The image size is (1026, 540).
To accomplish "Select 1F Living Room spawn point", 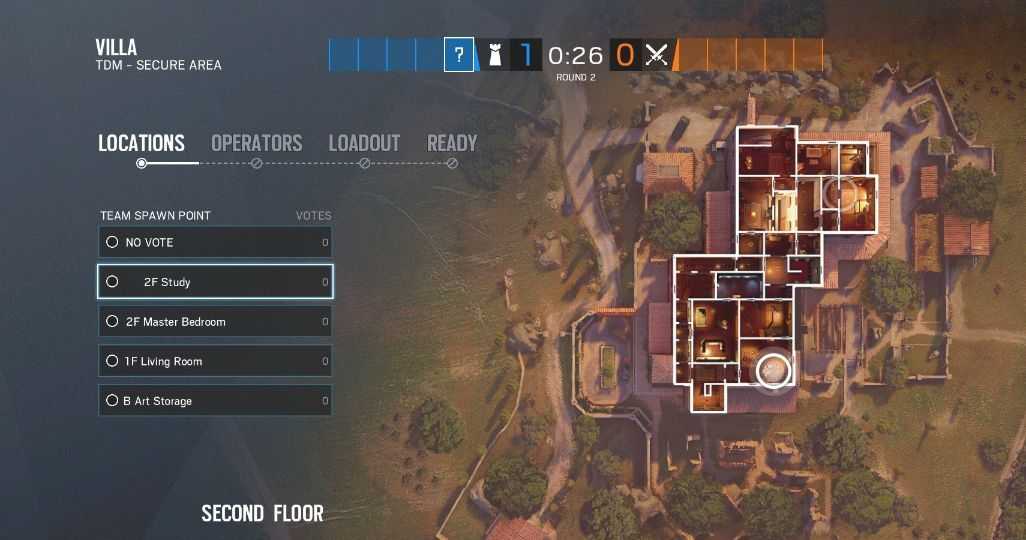I will (x=215, y=361).
